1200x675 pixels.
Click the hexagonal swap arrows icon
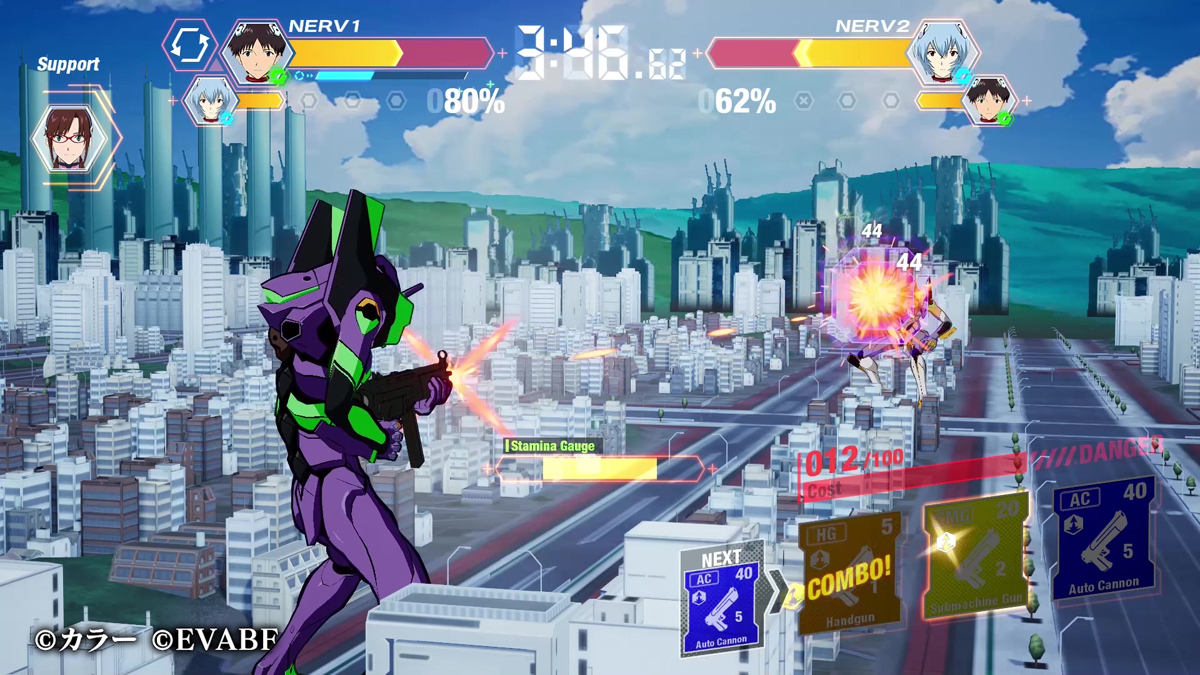pyautogui.click(x=190, y=45)
